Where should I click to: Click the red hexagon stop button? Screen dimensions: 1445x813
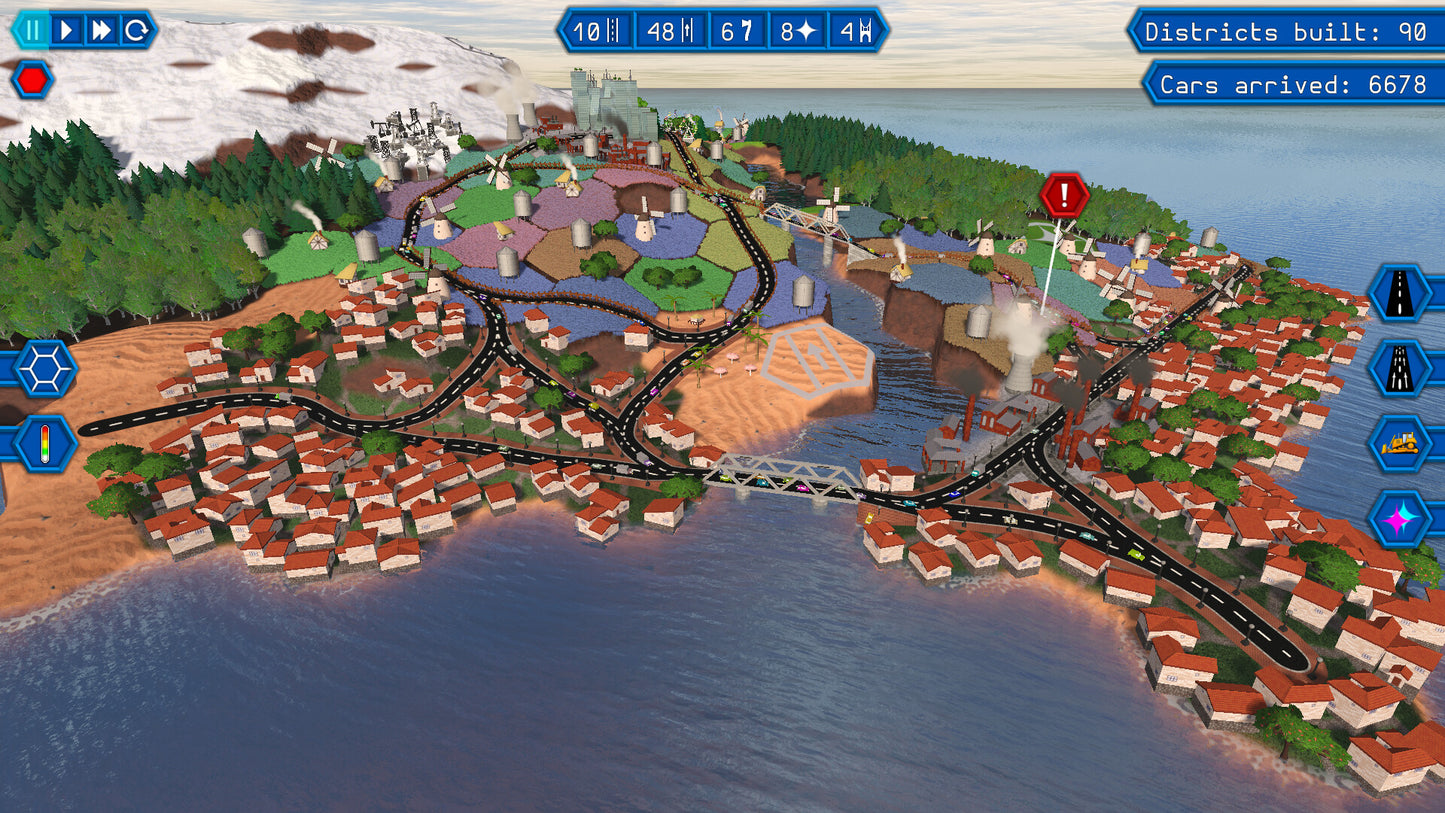click(x=32, y=79)
